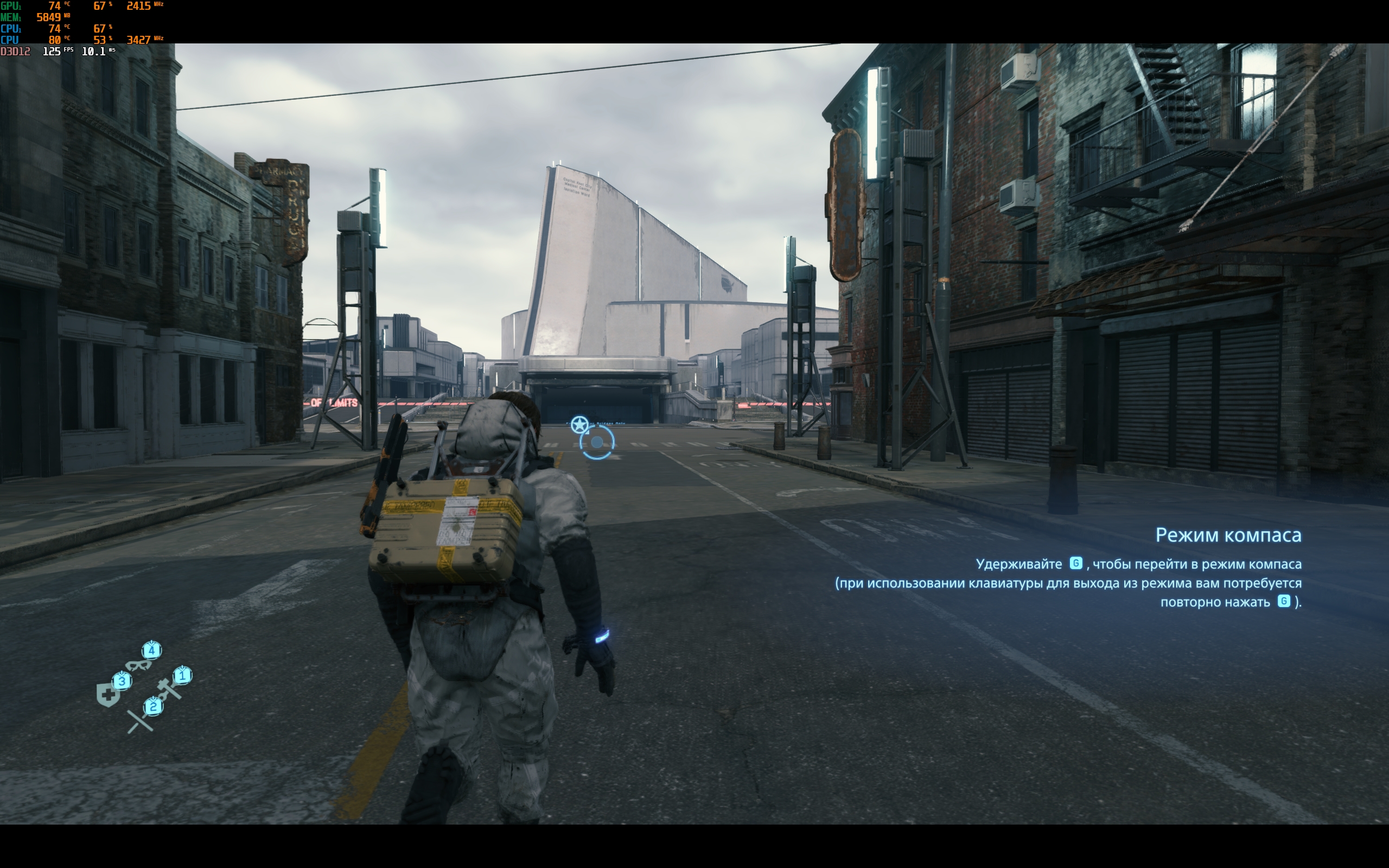Select the crossed sticks quick-slot icon
The image size is (1389, 868).
139,721
